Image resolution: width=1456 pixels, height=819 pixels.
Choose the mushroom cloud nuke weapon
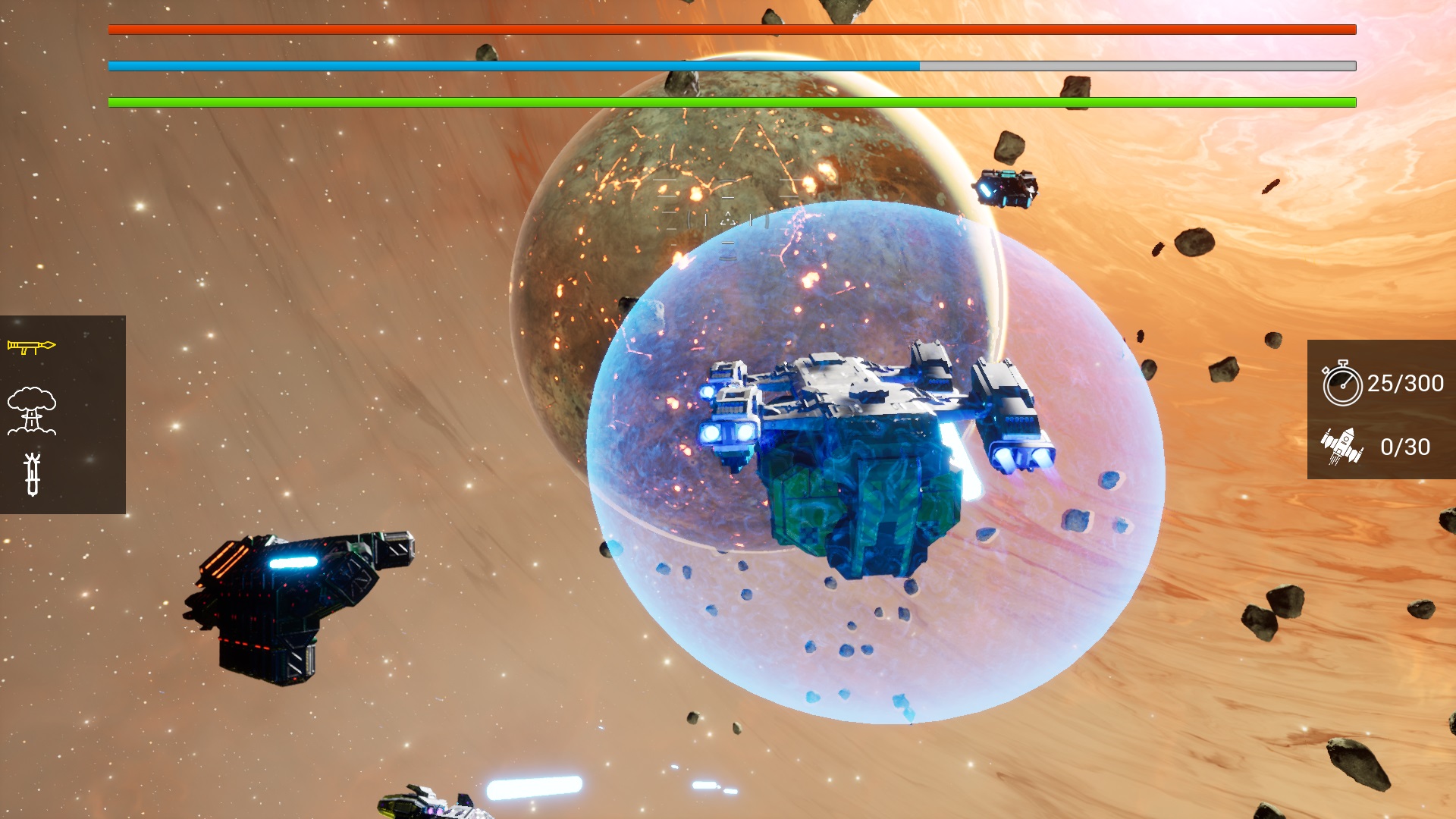coord(32,410)
